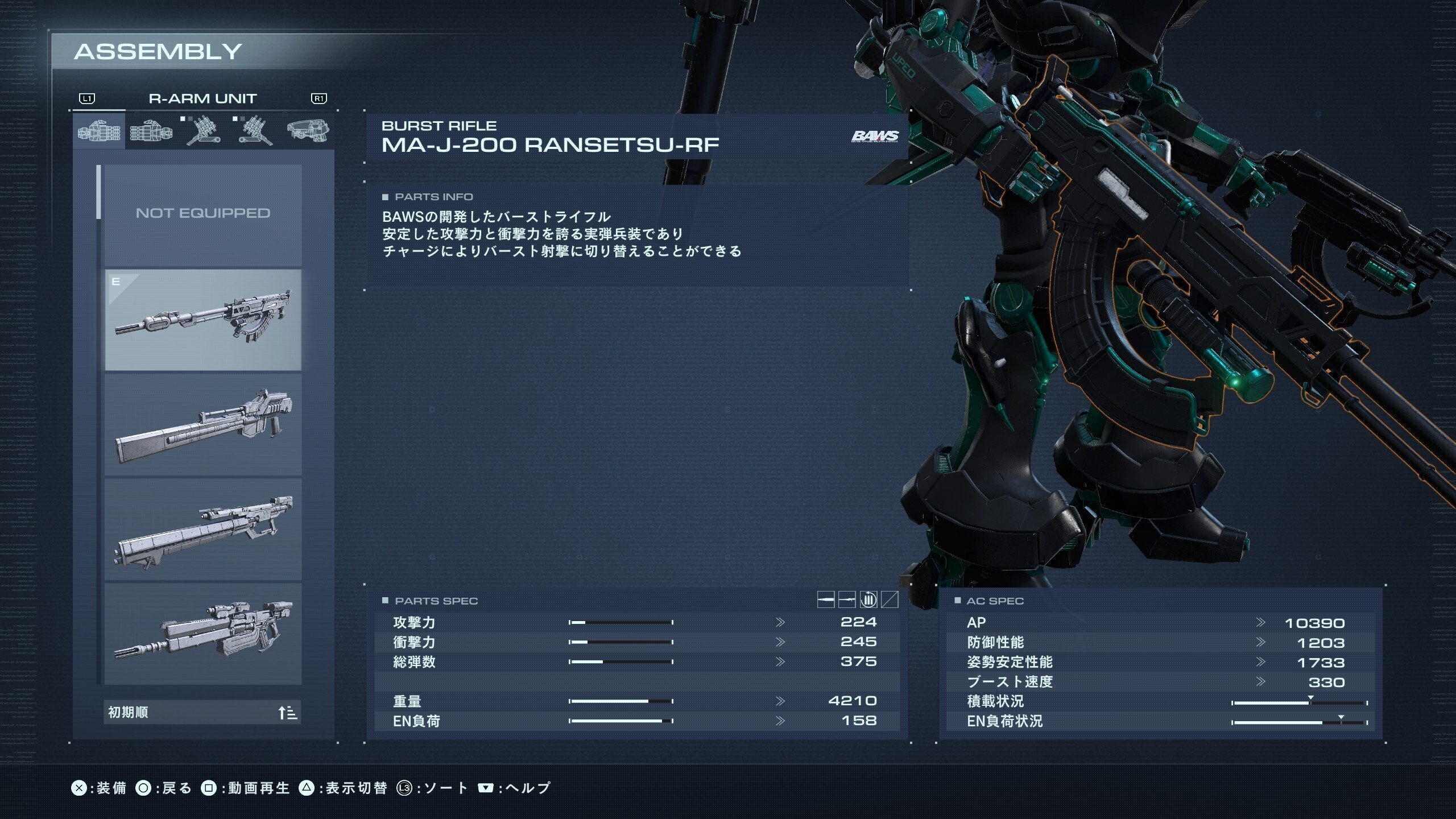The image size is (1456, 819).
Task: Open the launcher tab beside the head tab
Action: pos(254,131)
